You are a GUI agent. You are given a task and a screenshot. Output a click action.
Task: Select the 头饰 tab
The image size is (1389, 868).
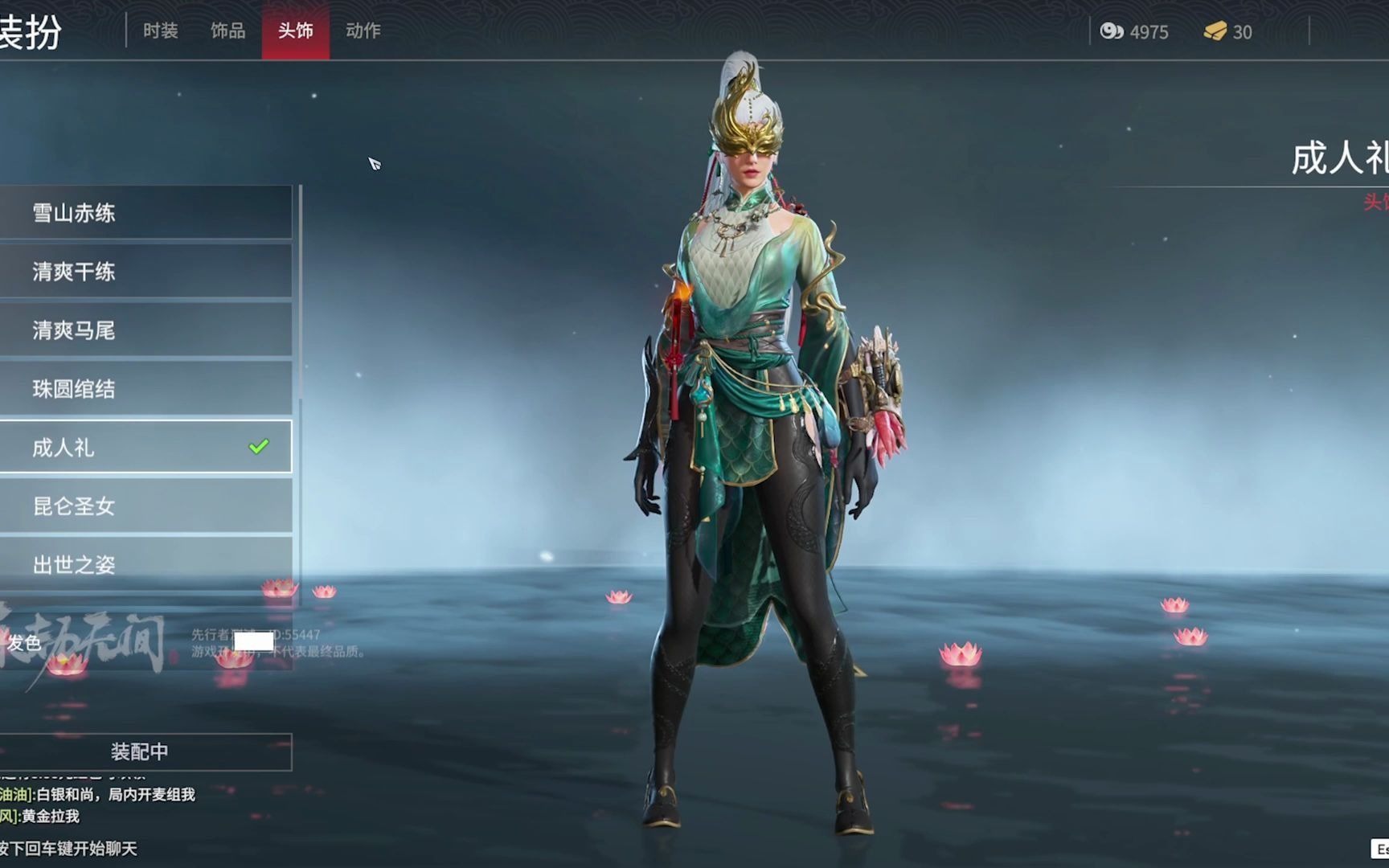coord(295,31)
